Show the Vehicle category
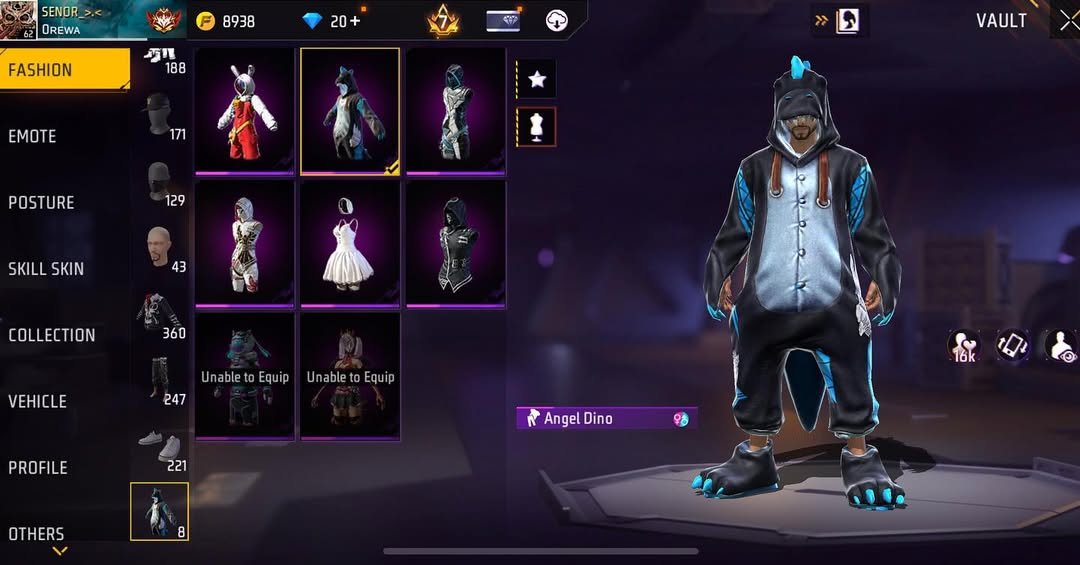Viewport: 1080px width, 565px height. pyautogui.click(x=38, y=401)
